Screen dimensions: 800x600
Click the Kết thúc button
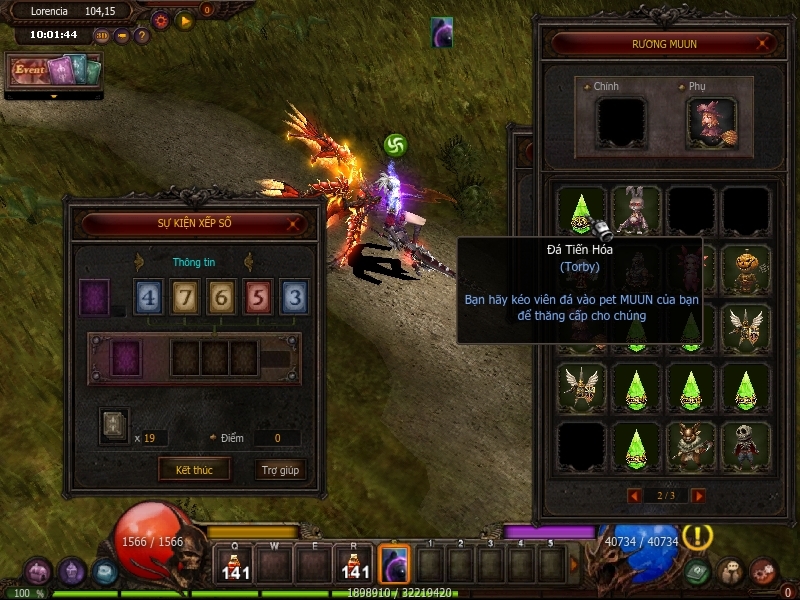pos(194,469)
